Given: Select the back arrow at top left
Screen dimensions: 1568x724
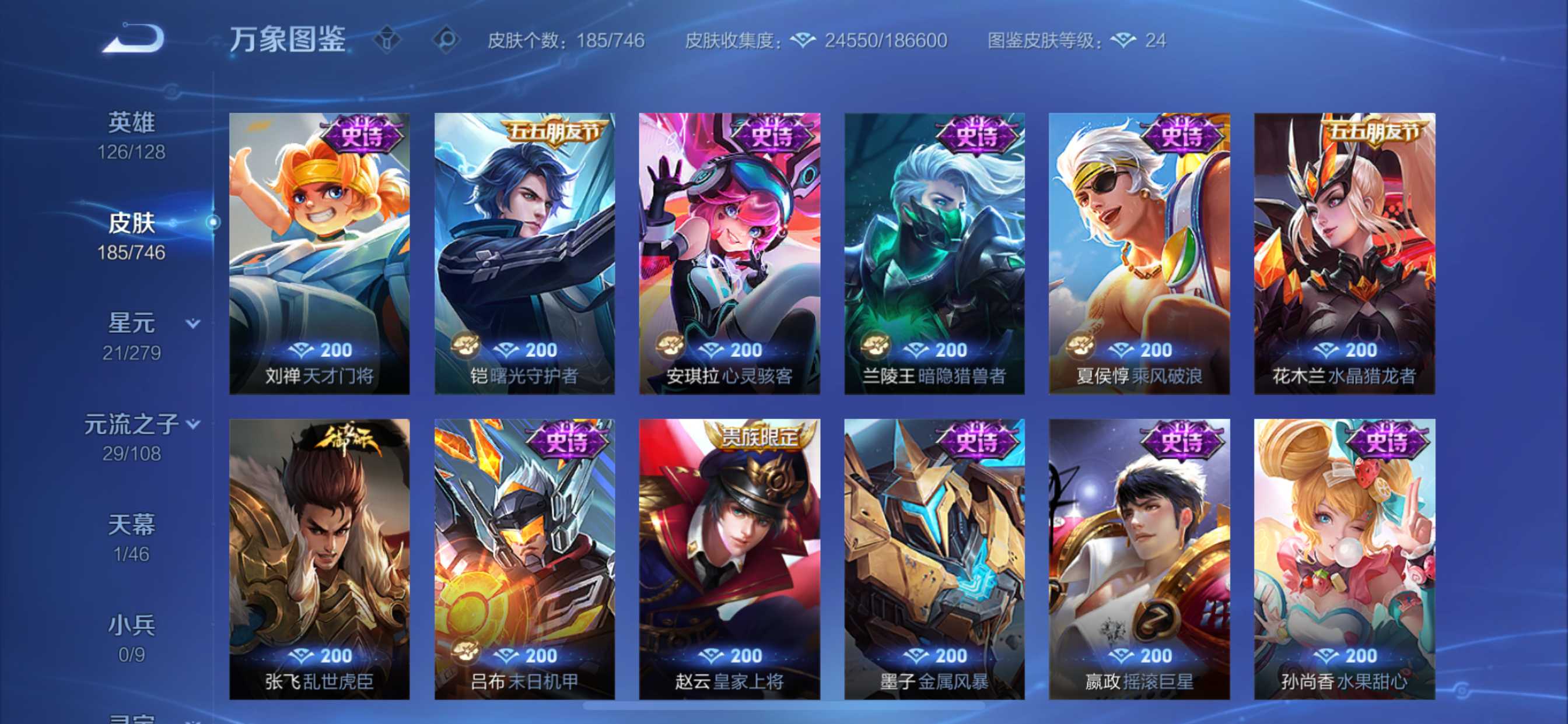Looking at the screenshot, I should point(135,39).
